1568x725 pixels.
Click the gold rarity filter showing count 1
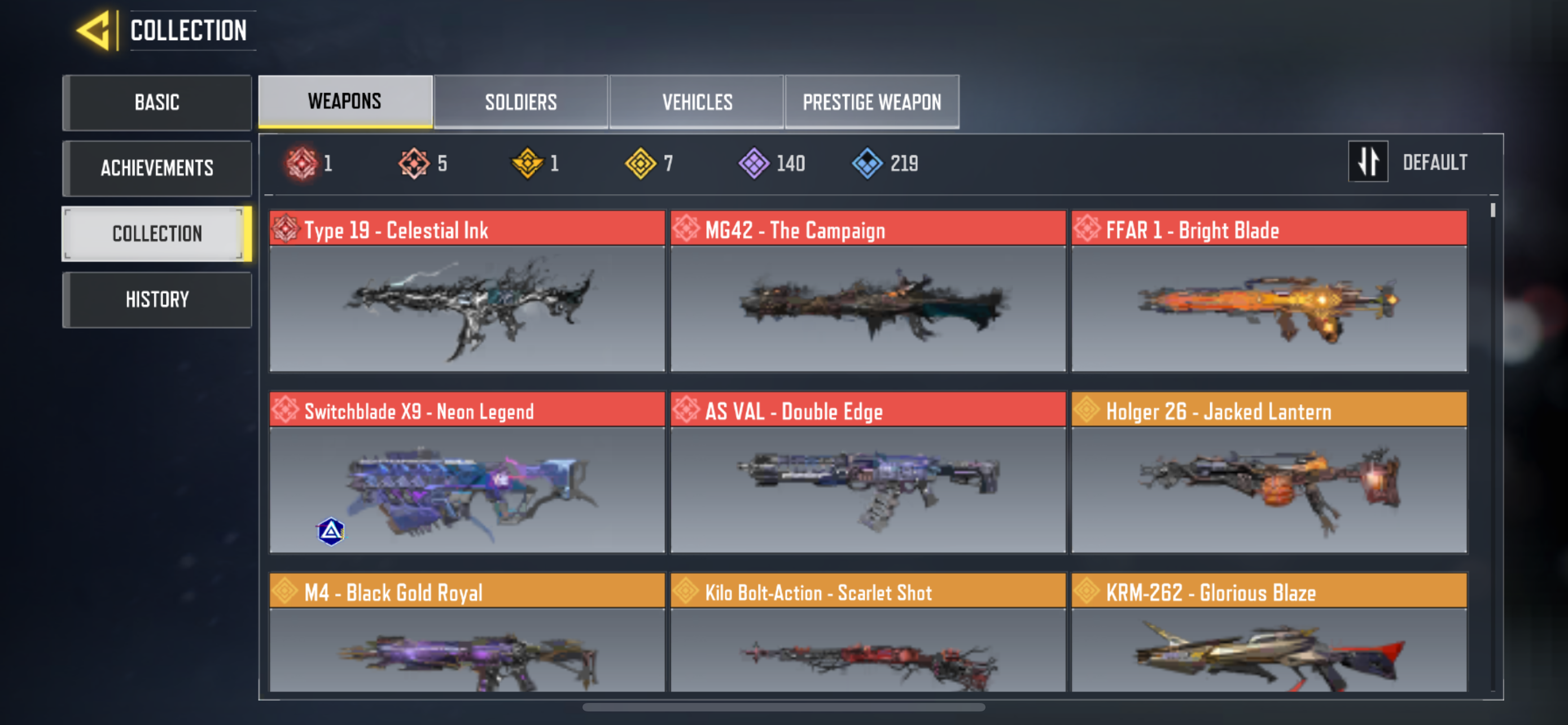526,162
